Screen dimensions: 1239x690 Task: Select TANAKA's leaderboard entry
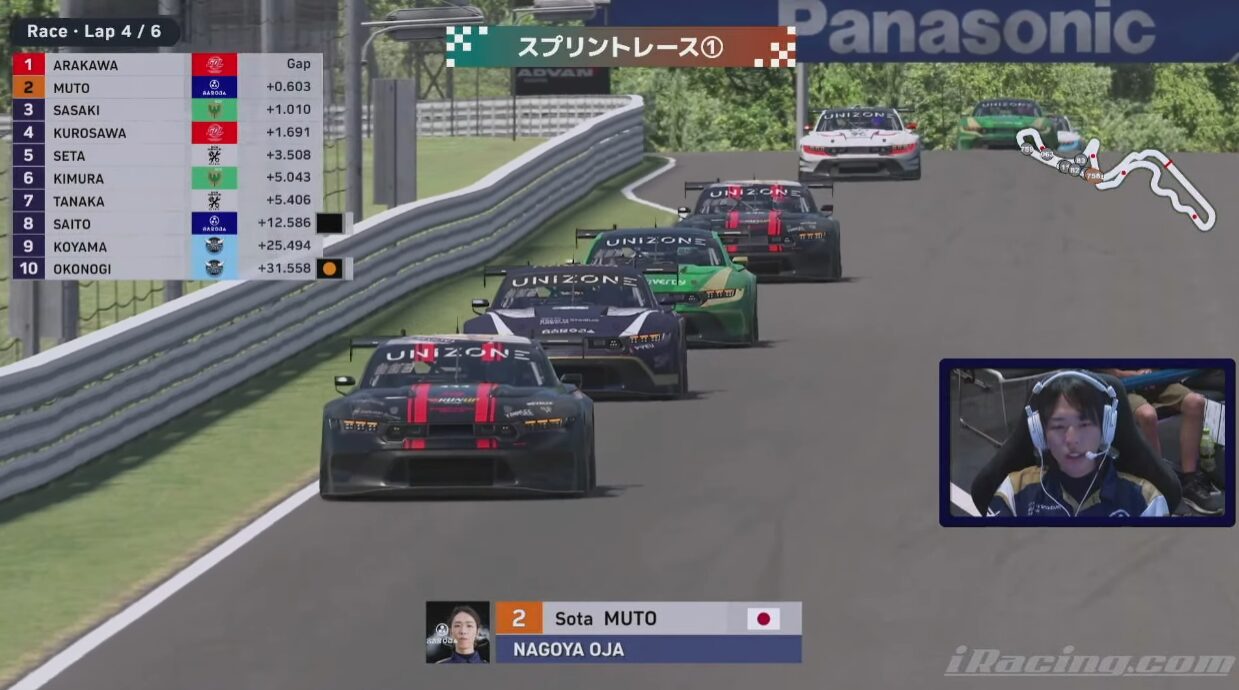coord(167,201)
